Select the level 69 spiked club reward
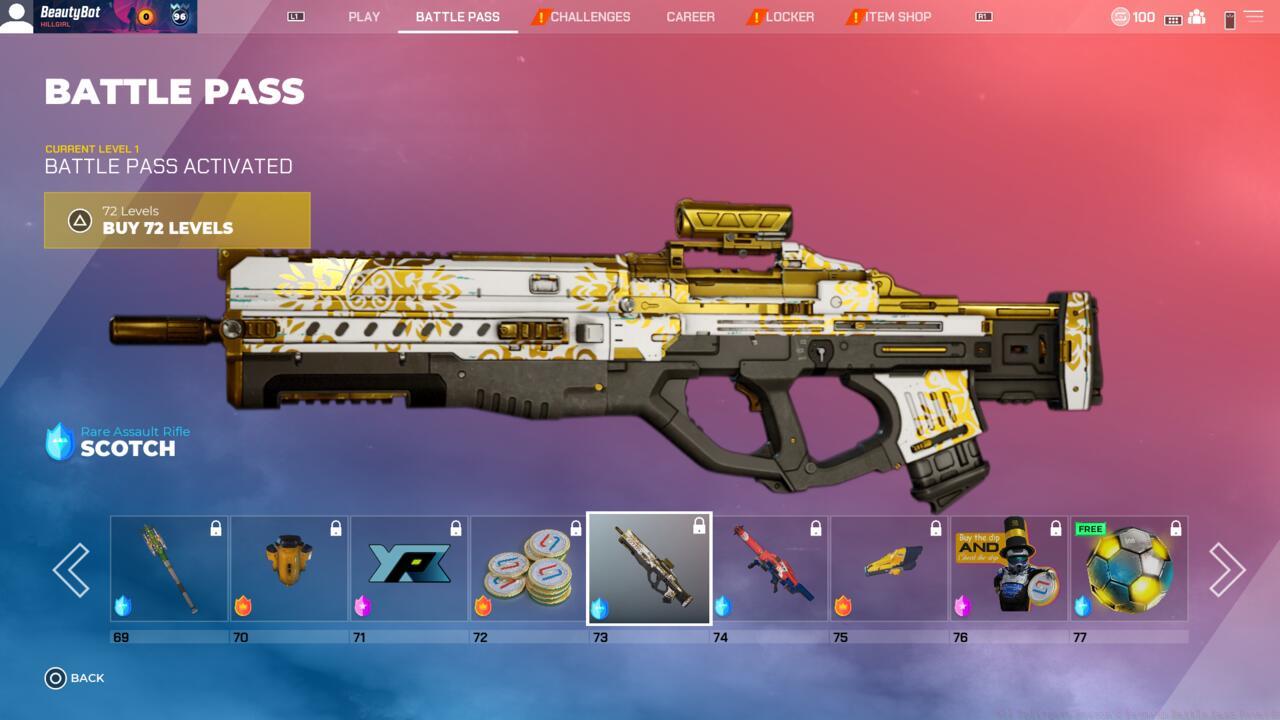The image size is (1280, 720). (169, 569)
